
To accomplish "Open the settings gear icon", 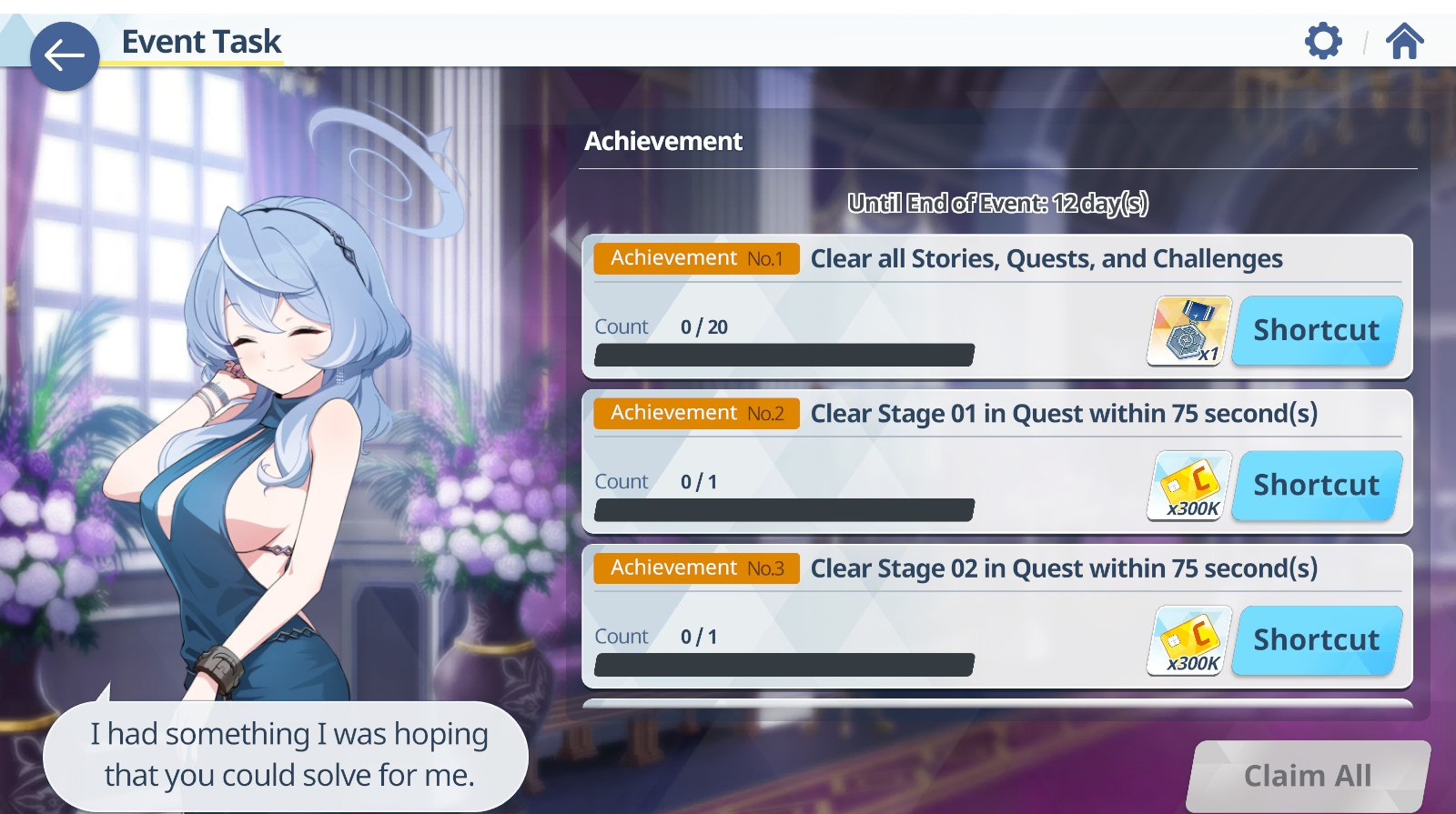I will pos(1323,40).
